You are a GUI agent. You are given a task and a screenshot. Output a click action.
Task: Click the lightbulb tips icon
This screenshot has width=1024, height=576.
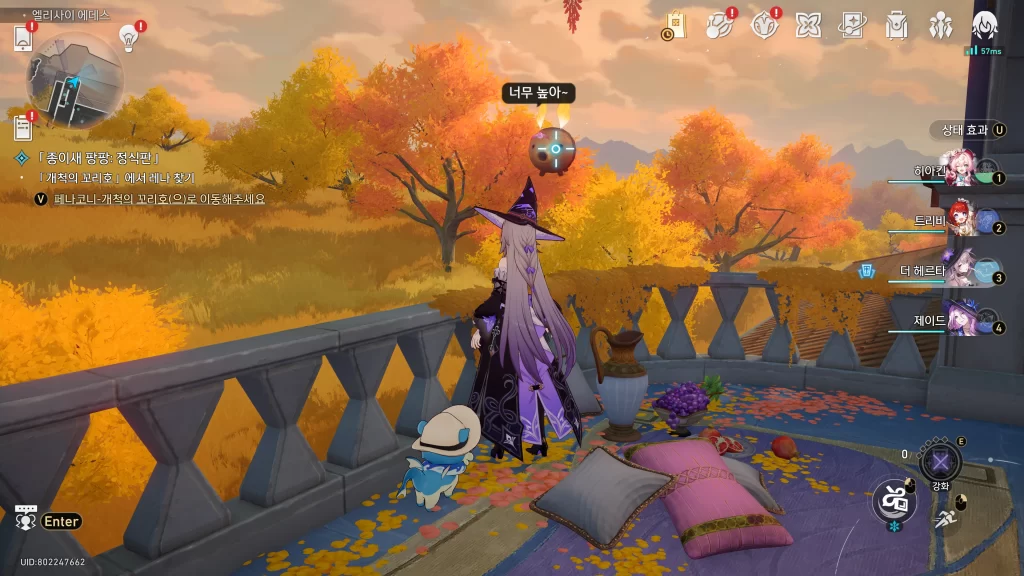coord(128,37)
